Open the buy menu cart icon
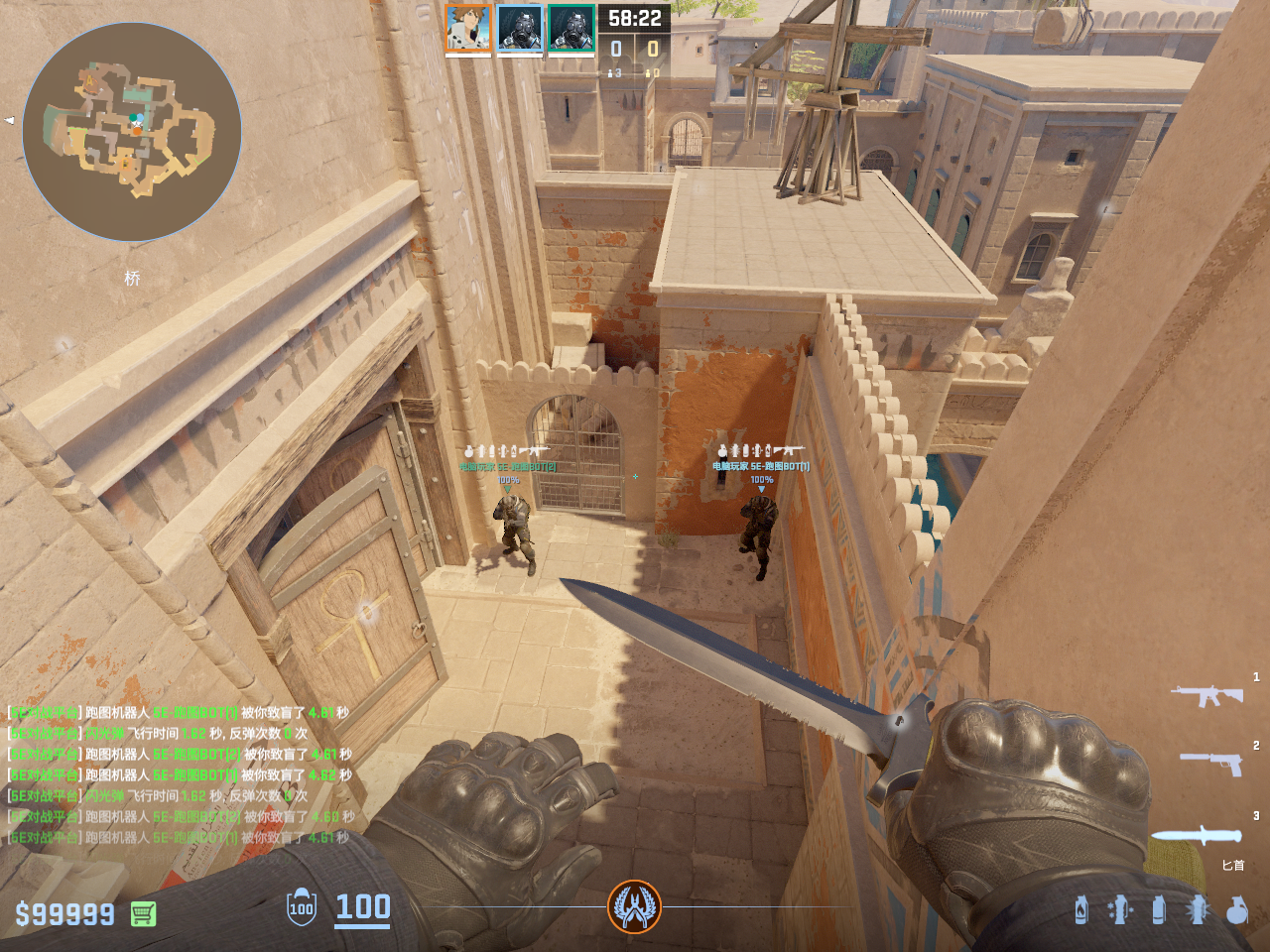The height and width of the screenshot is (952, 1270). point(143,913)
